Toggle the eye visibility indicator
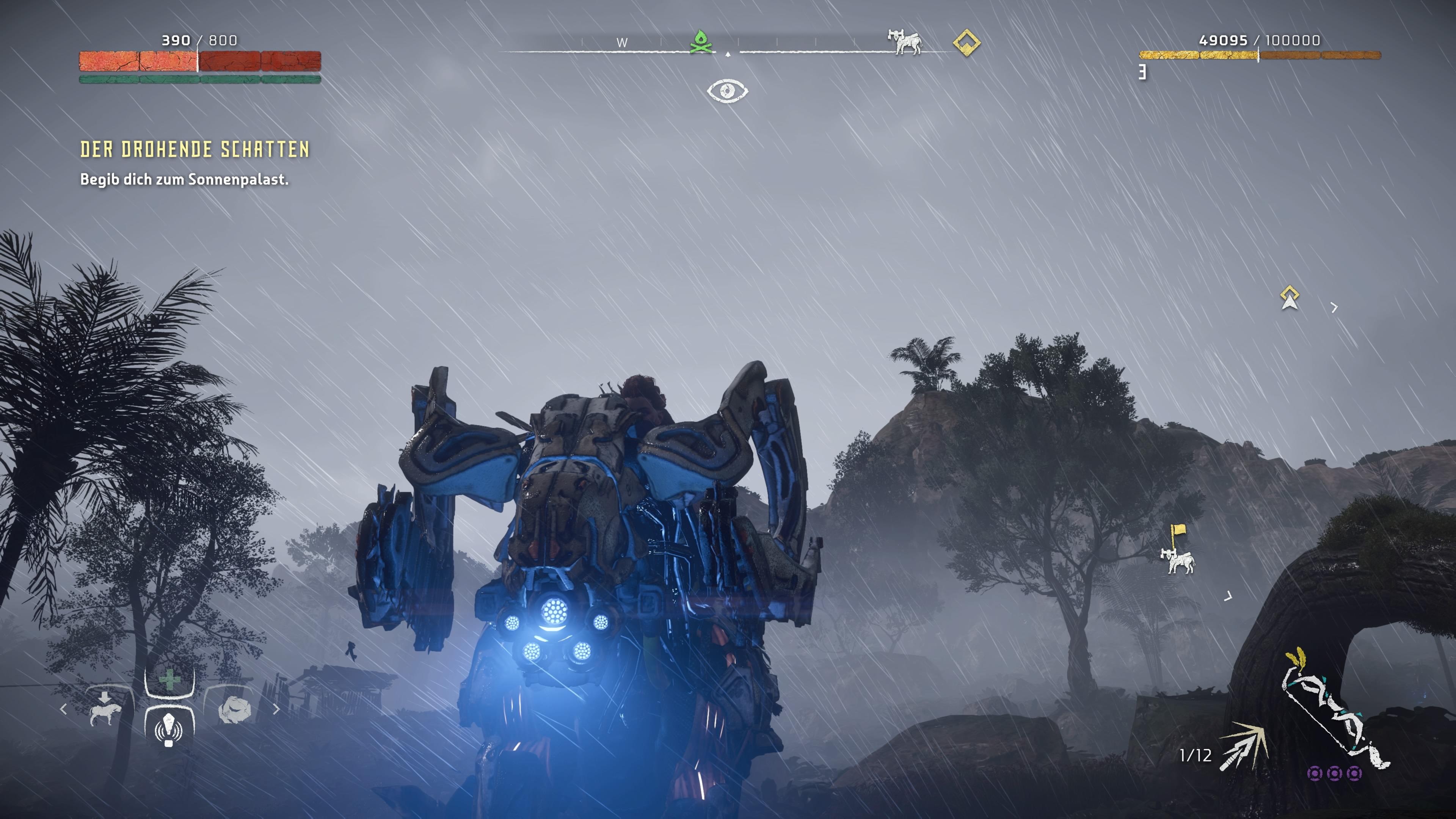The height and width of the screenshot is (819, 1456). click(728, 91)
